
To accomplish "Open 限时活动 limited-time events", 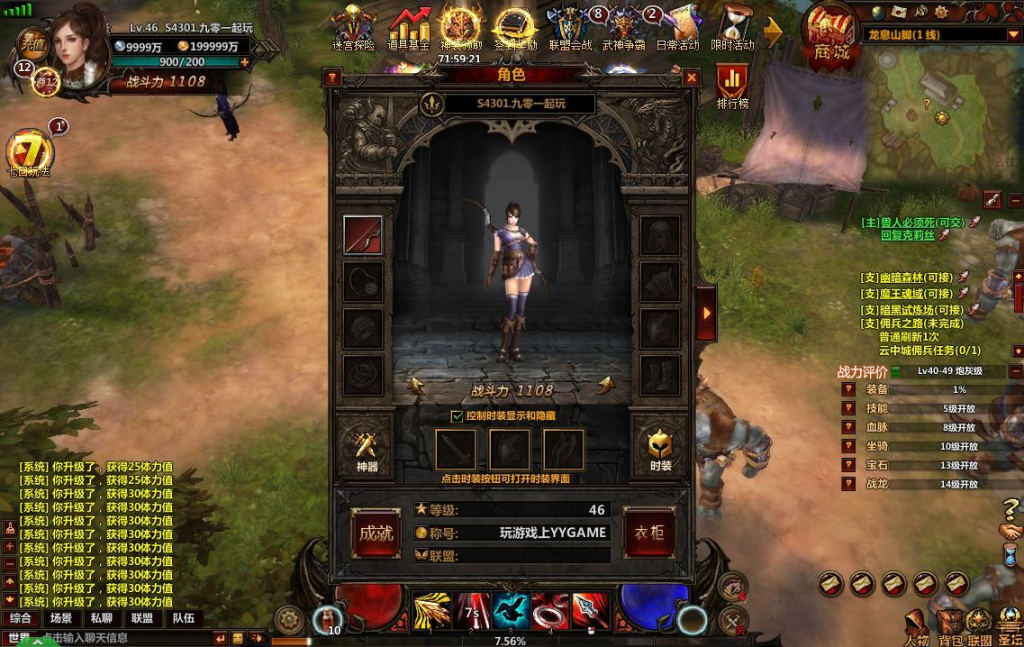I will [734, 28].
